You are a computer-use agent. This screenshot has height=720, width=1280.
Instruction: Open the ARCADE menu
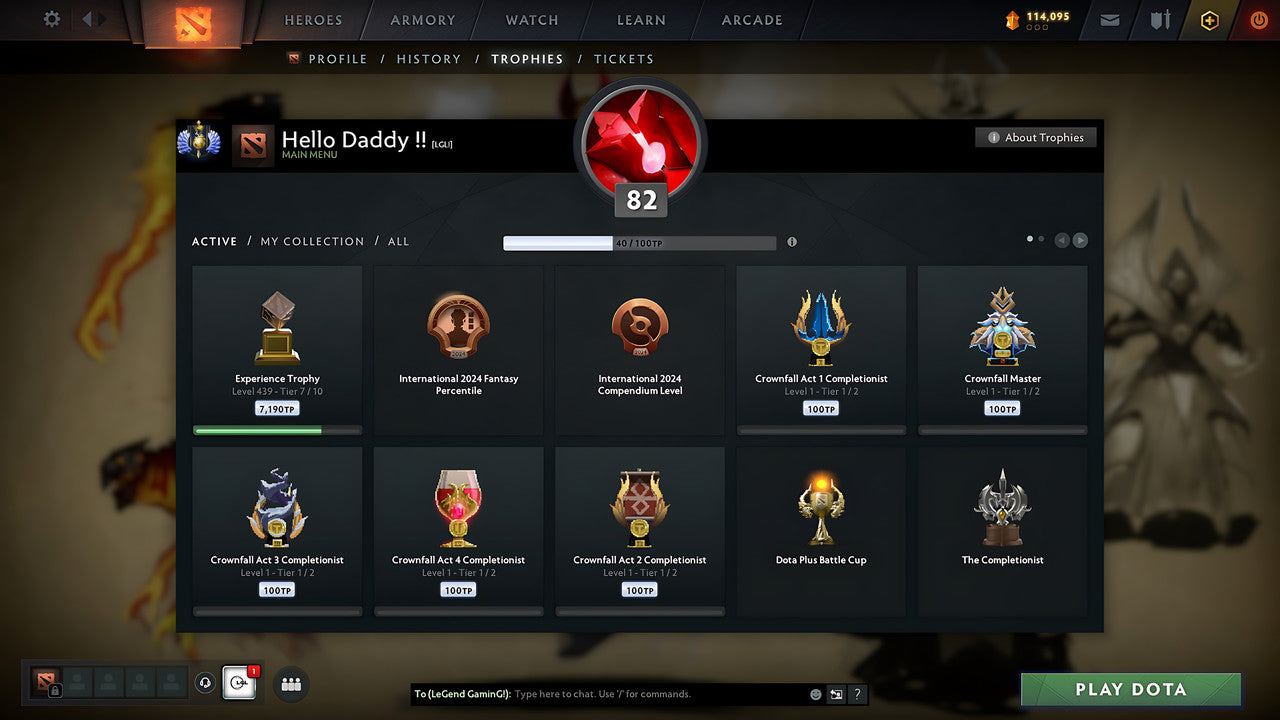pos(751,20)
